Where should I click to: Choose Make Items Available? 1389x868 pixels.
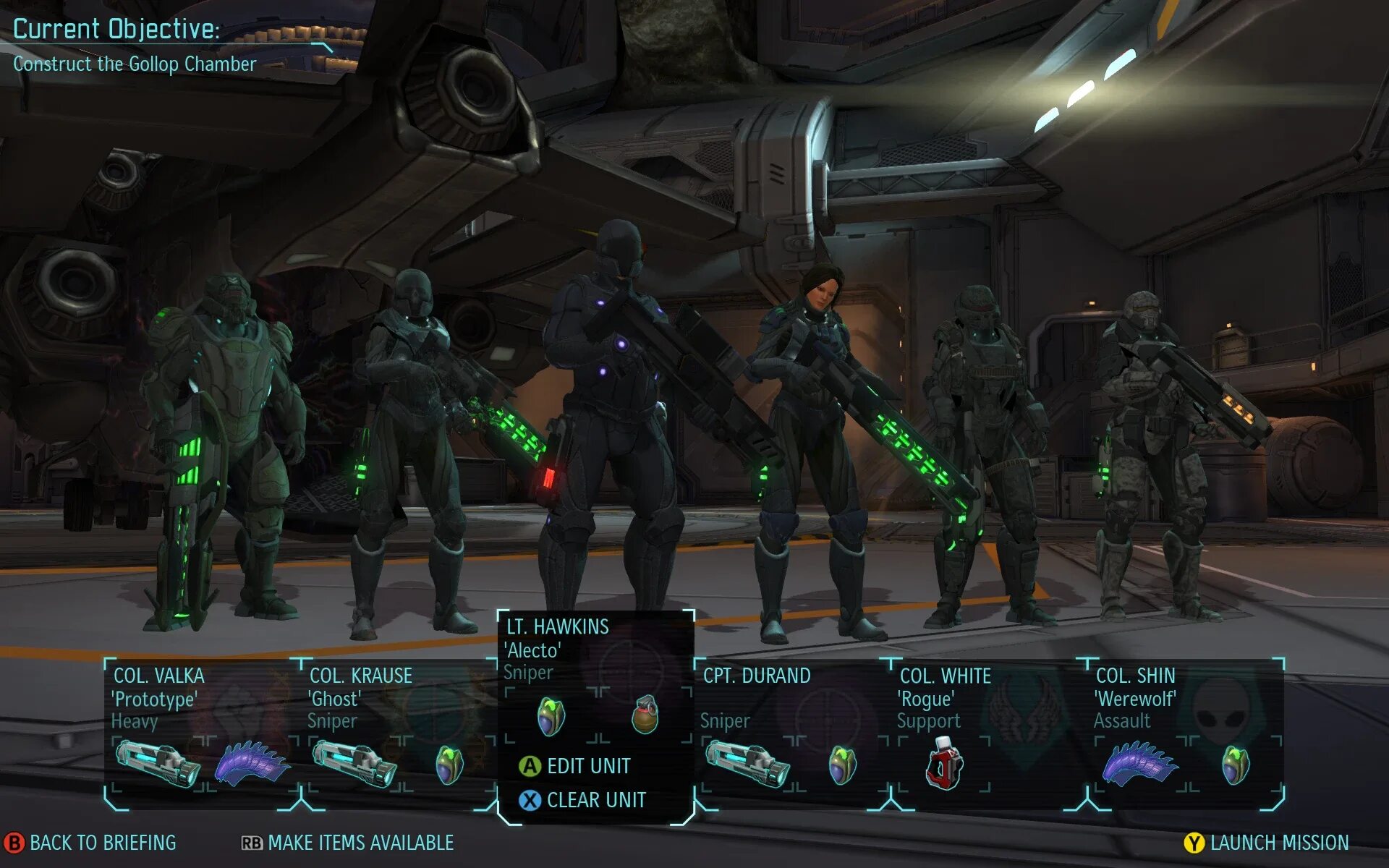(x=348, y=843)
